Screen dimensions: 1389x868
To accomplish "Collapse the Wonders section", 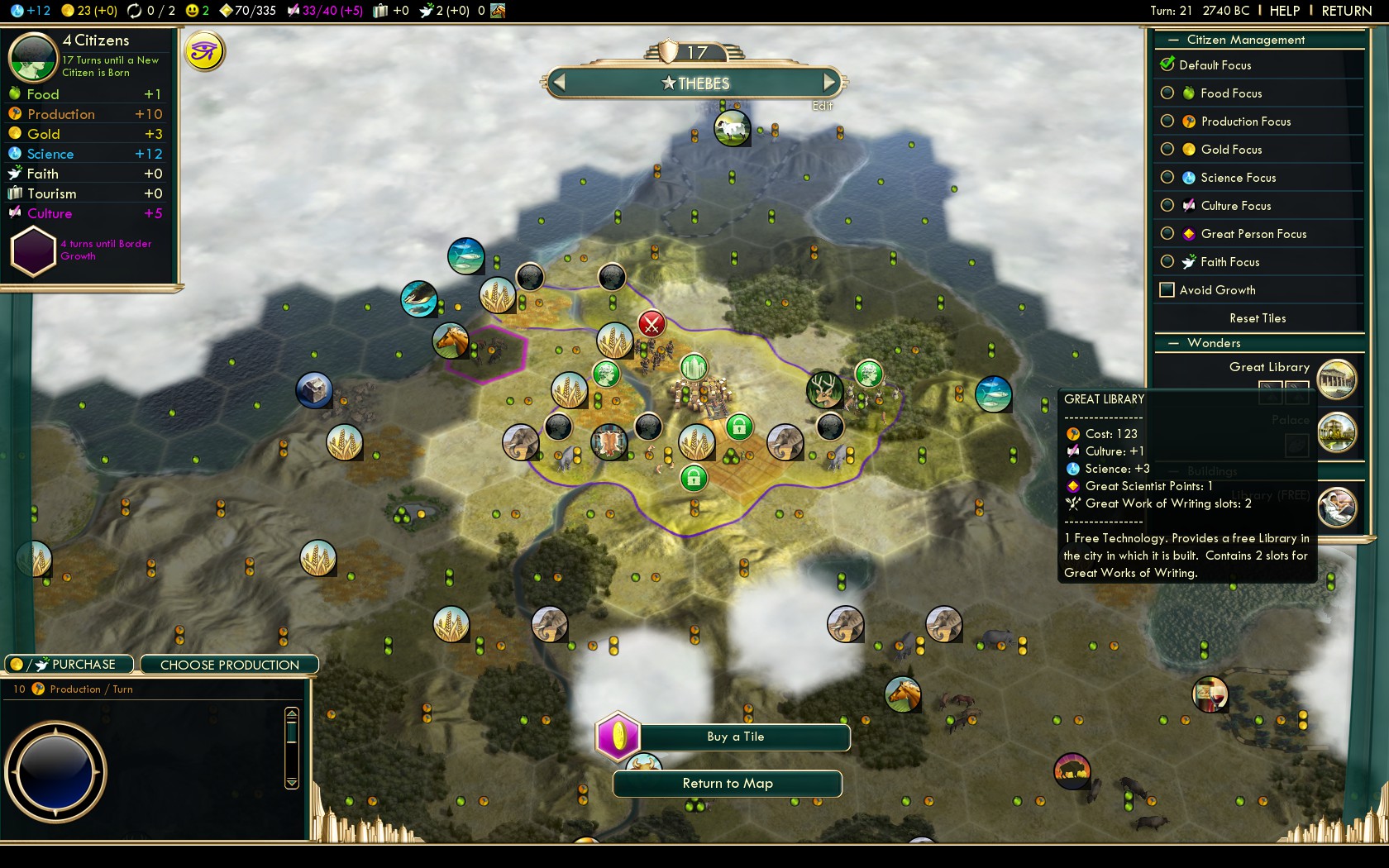I will 1174,342.
